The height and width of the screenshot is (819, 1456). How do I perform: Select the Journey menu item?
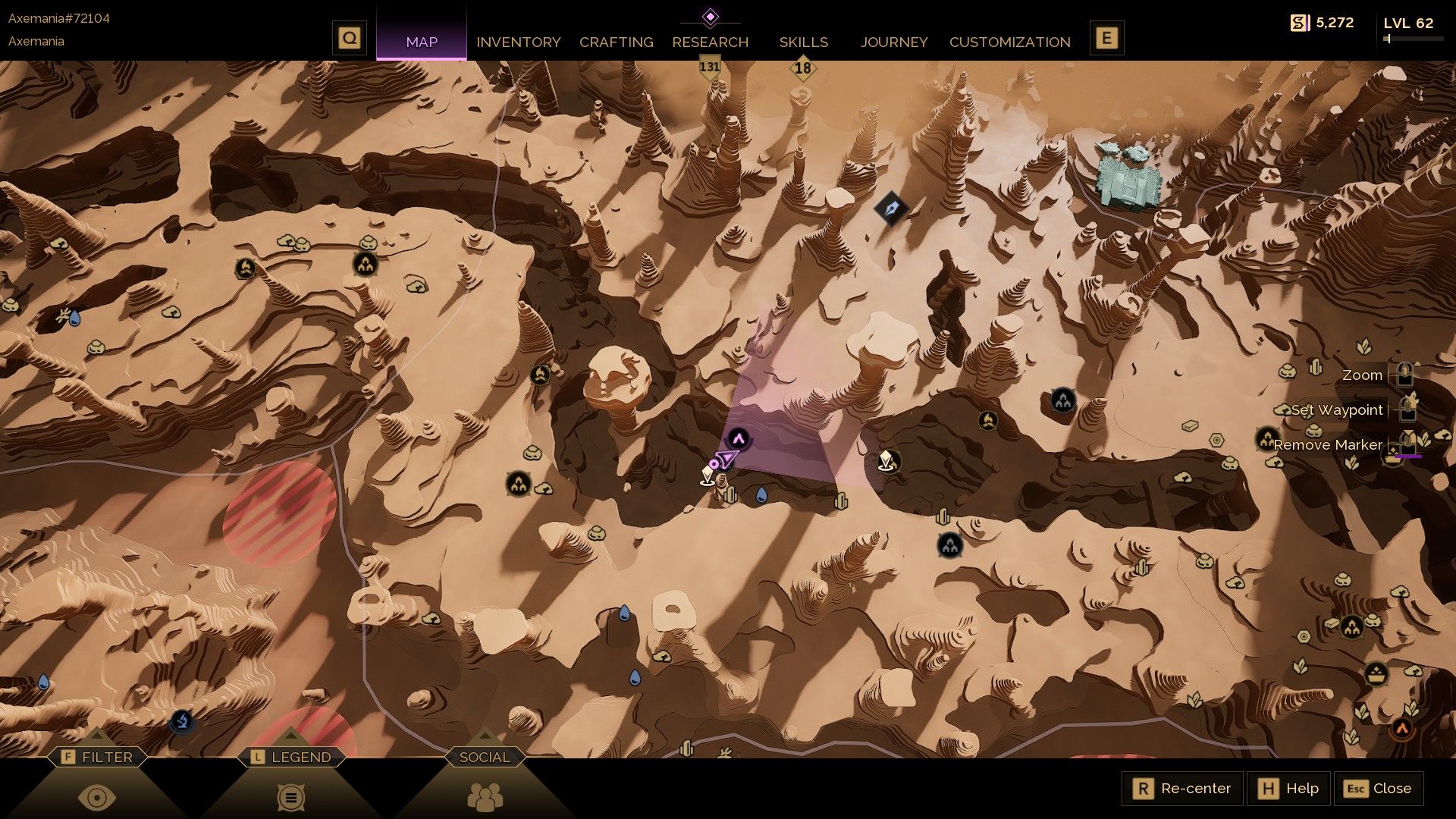(893, 42)
